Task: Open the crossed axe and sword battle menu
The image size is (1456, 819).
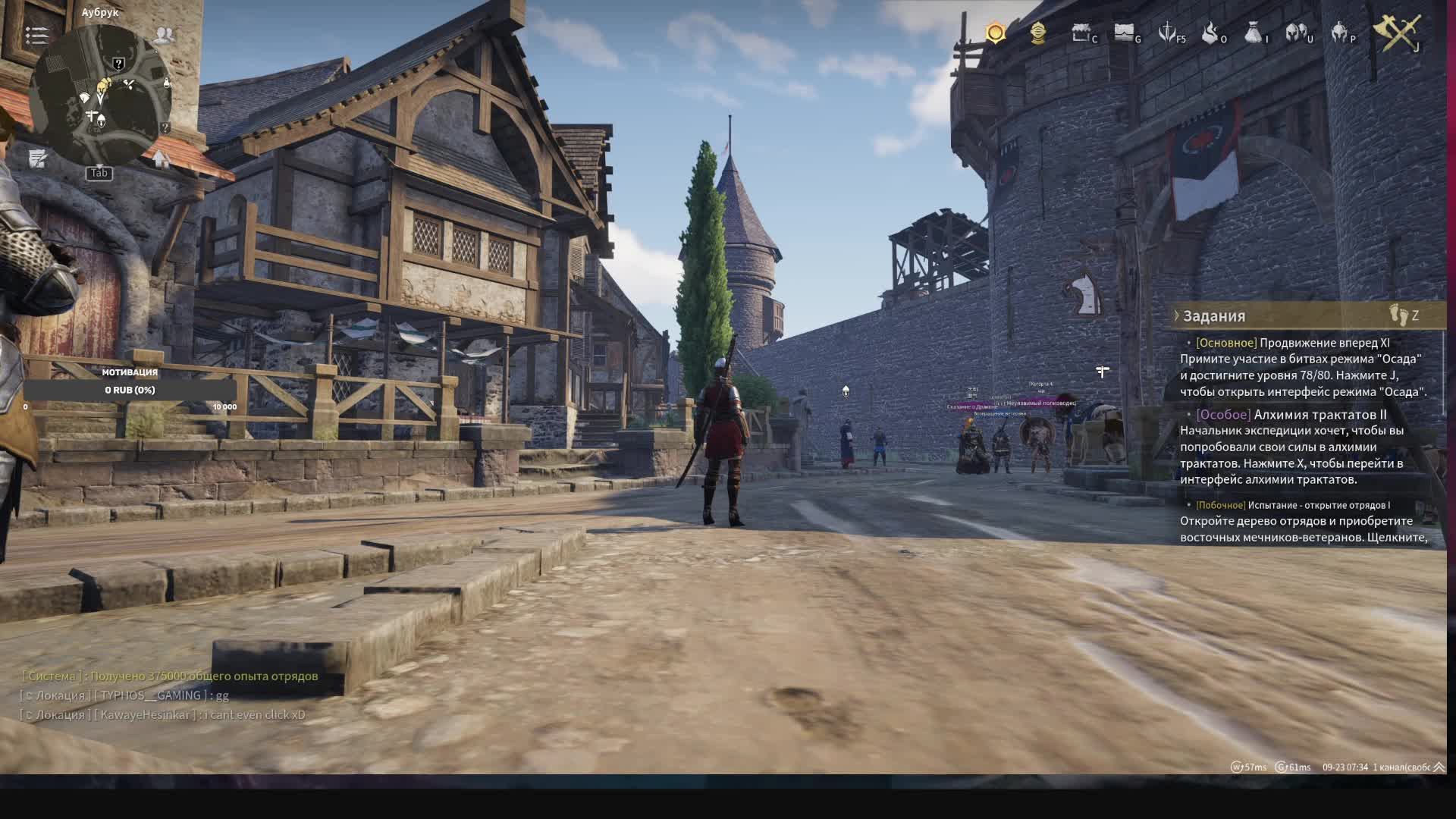Action: (1397, 33)
